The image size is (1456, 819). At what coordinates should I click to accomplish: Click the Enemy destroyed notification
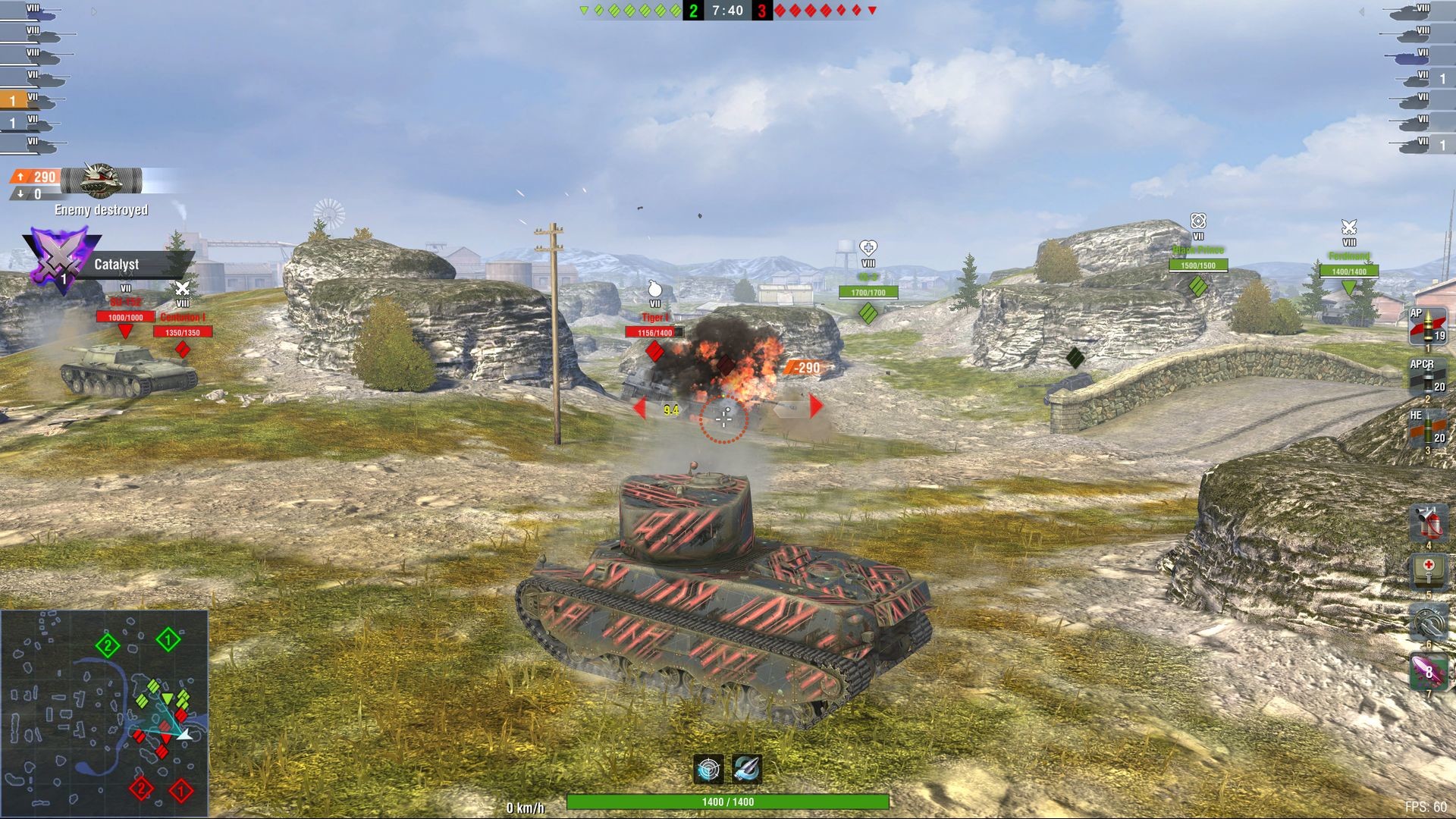[102, 211]
